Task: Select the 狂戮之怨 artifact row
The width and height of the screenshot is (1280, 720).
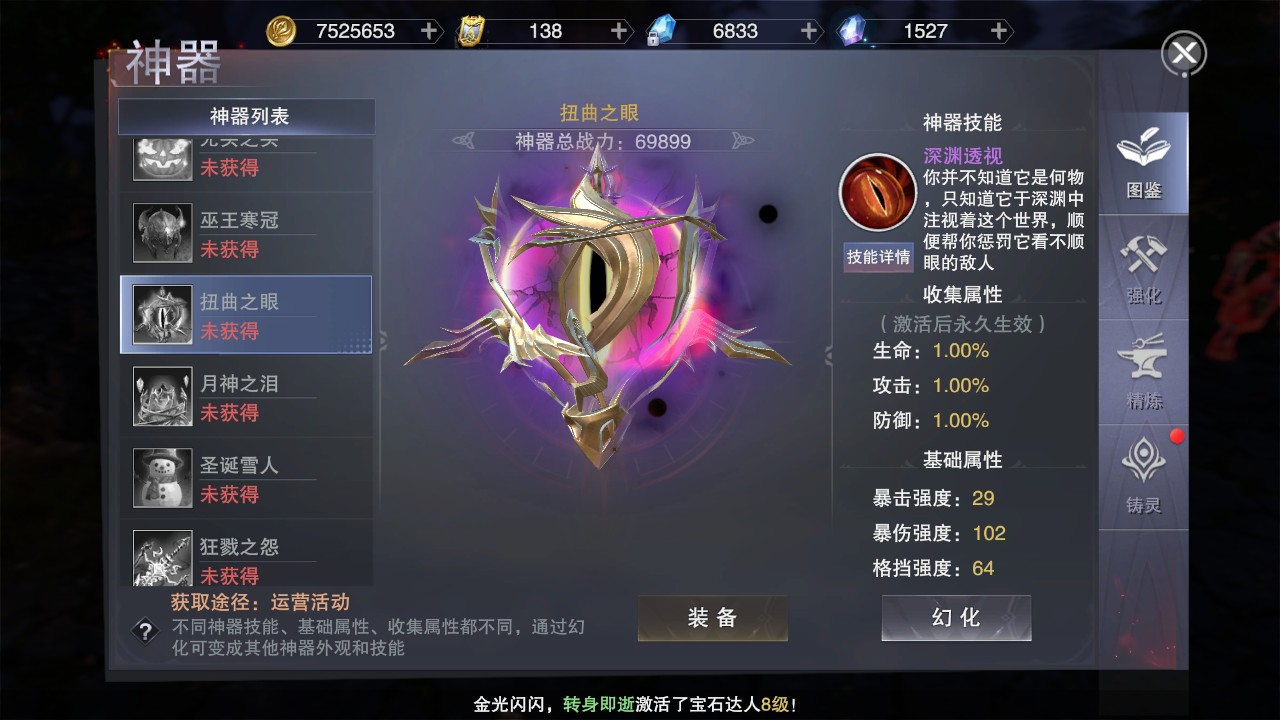Action: coord(246,559)
